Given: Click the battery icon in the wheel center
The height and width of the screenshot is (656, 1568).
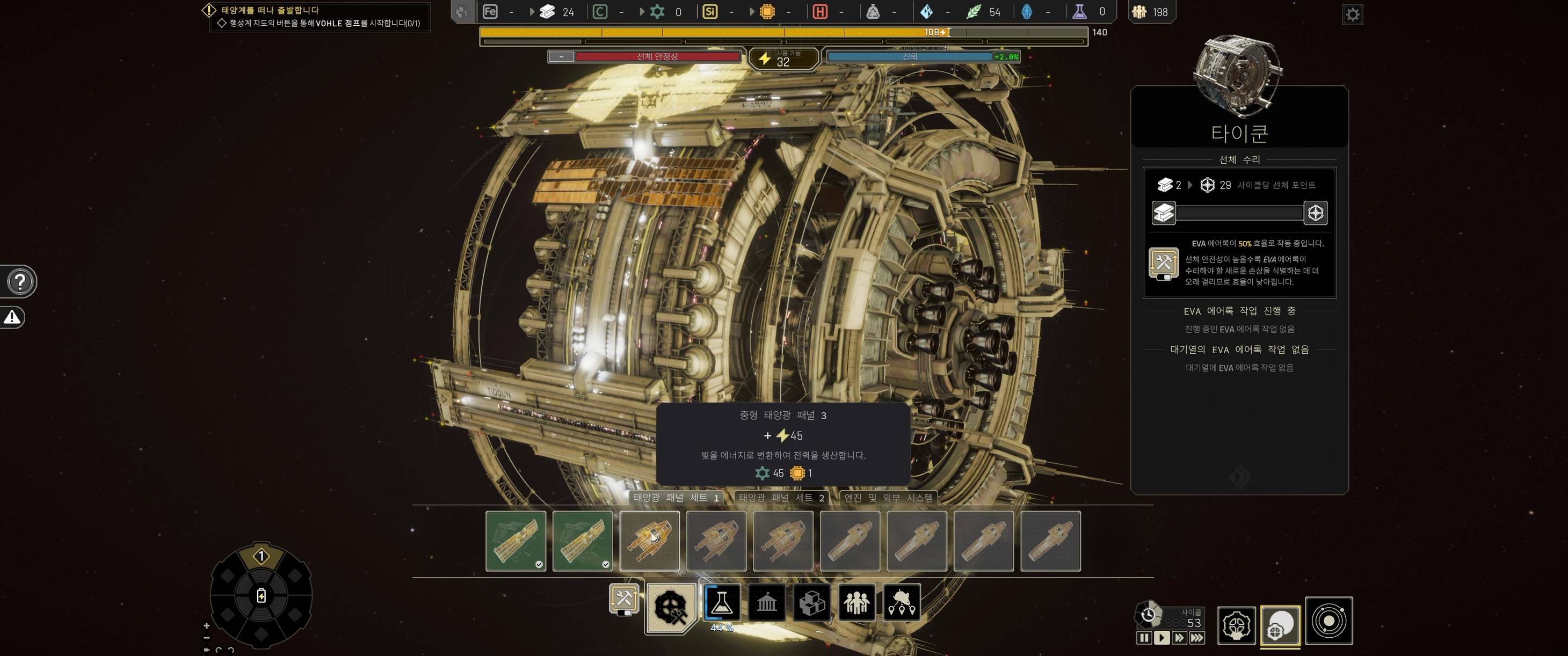Looking at the screenshot, I should click(261, 596).
